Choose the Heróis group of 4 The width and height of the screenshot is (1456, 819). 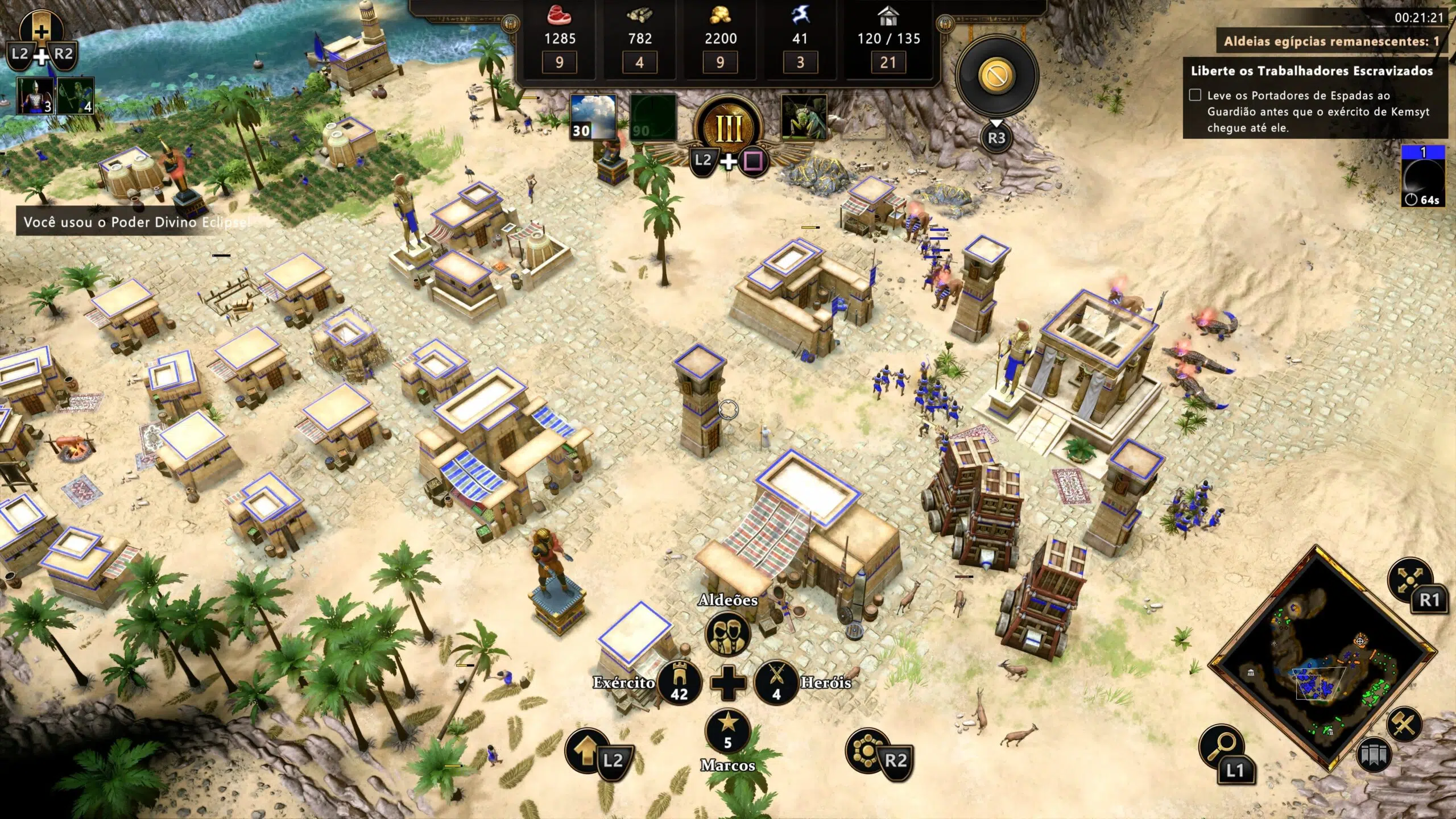pos(776,682)
